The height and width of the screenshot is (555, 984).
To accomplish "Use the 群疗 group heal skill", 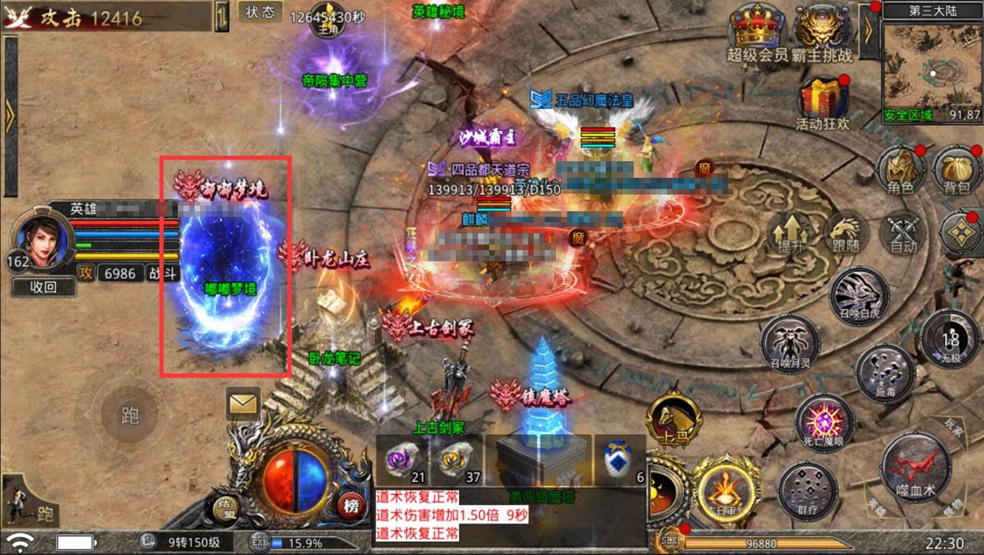I will (x=805, y=491).
